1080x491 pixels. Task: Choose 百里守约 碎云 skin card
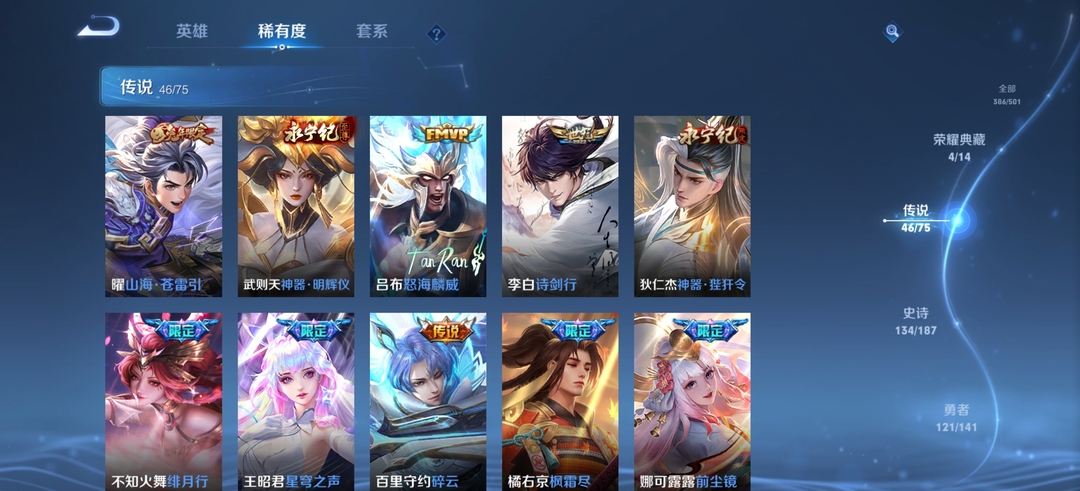(428, 402)
